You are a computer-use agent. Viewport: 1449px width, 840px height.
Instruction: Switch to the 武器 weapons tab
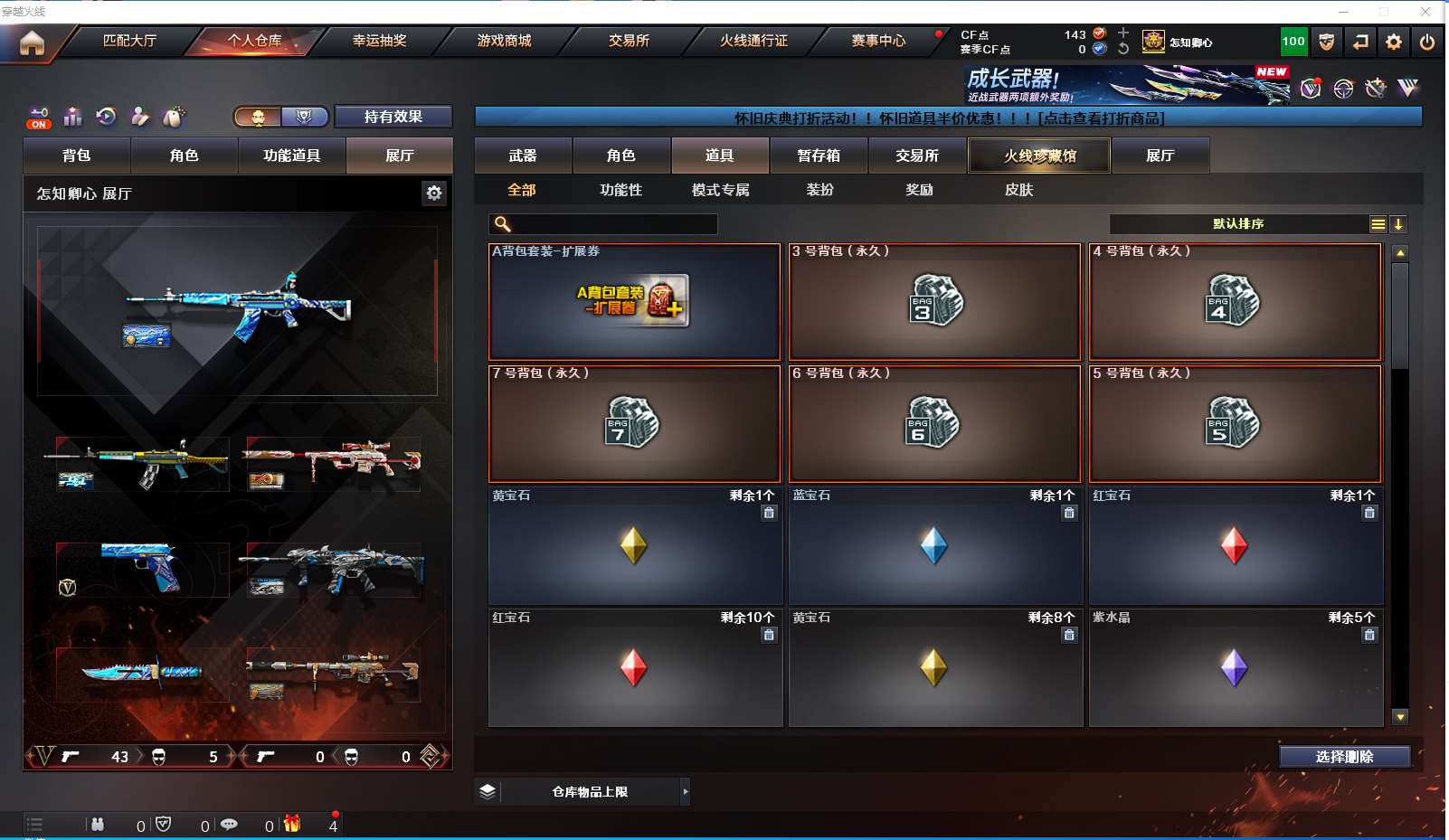[523, 156]
